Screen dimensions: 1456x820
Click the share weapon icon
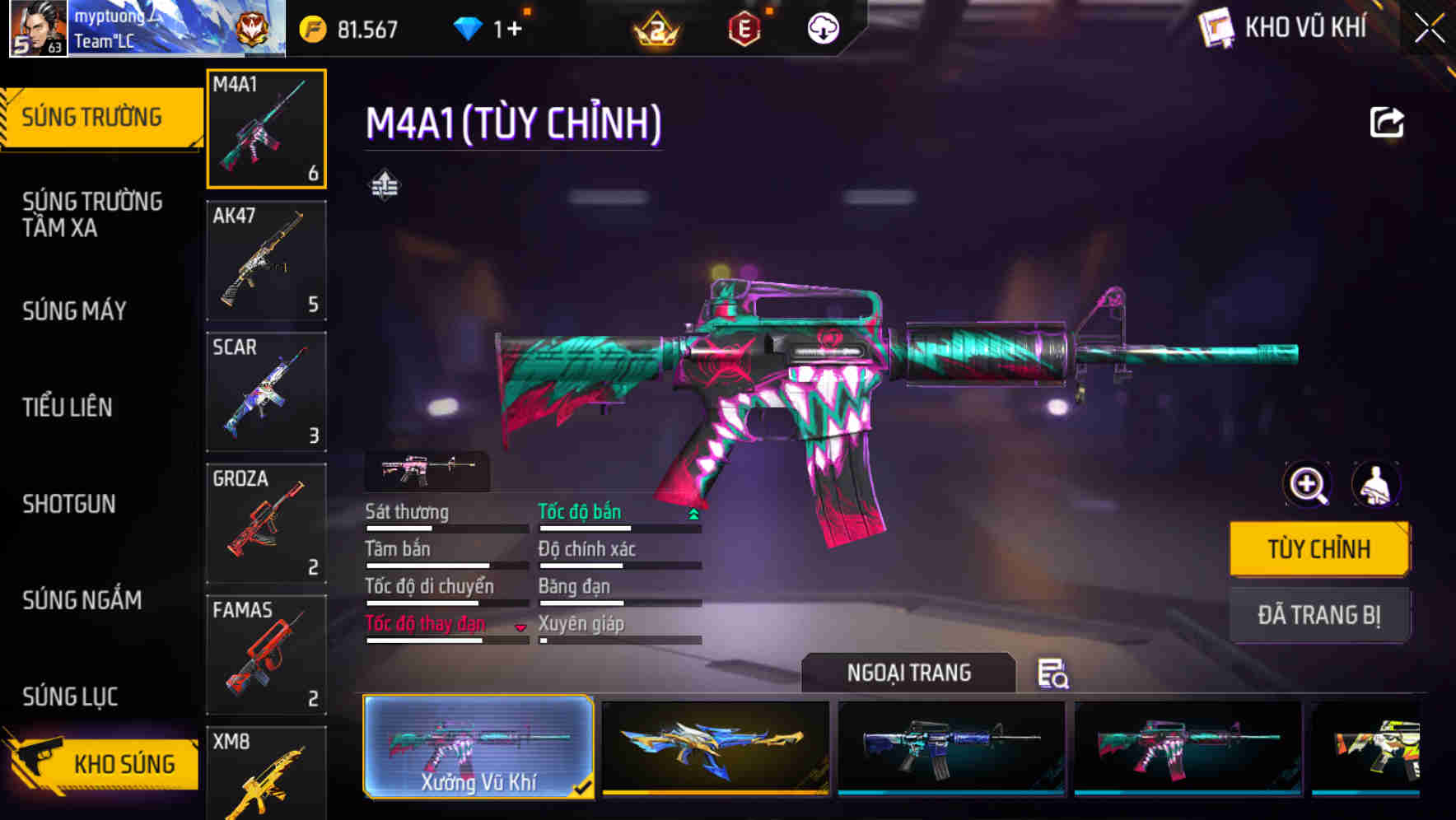point(1388,122)
